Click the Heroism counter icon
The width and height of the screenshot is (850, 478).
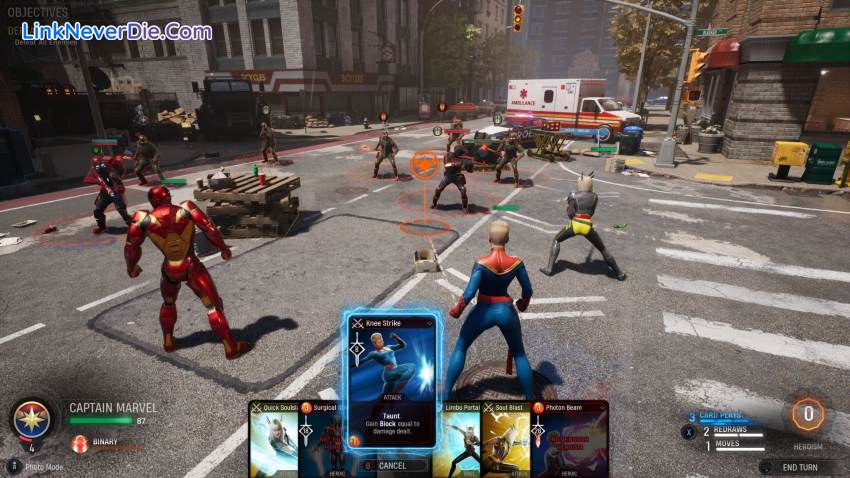(x=807, y=414)
